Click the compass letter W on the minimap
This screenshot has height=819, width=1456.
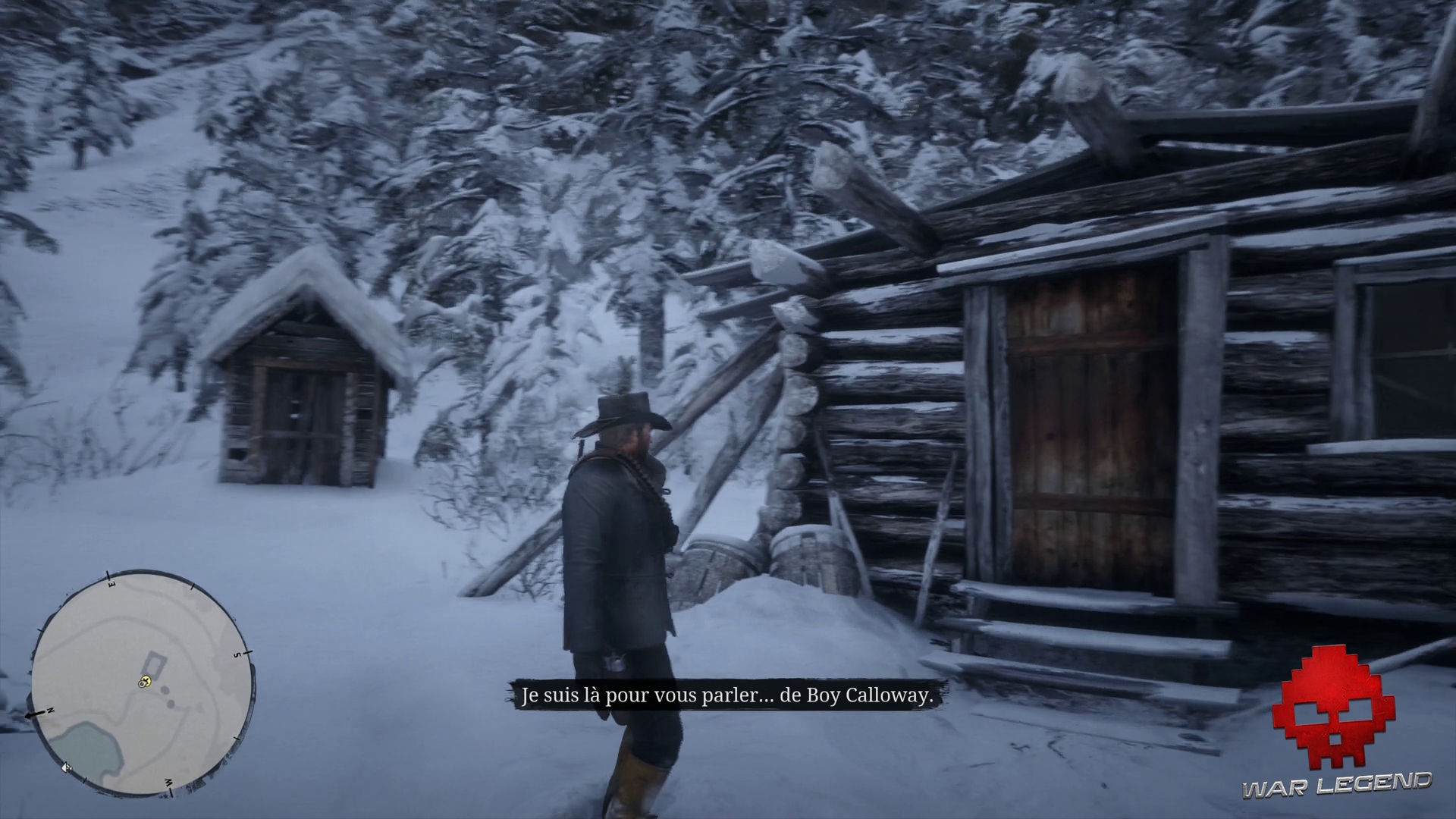pyautogui.click(x=169, y=783)
